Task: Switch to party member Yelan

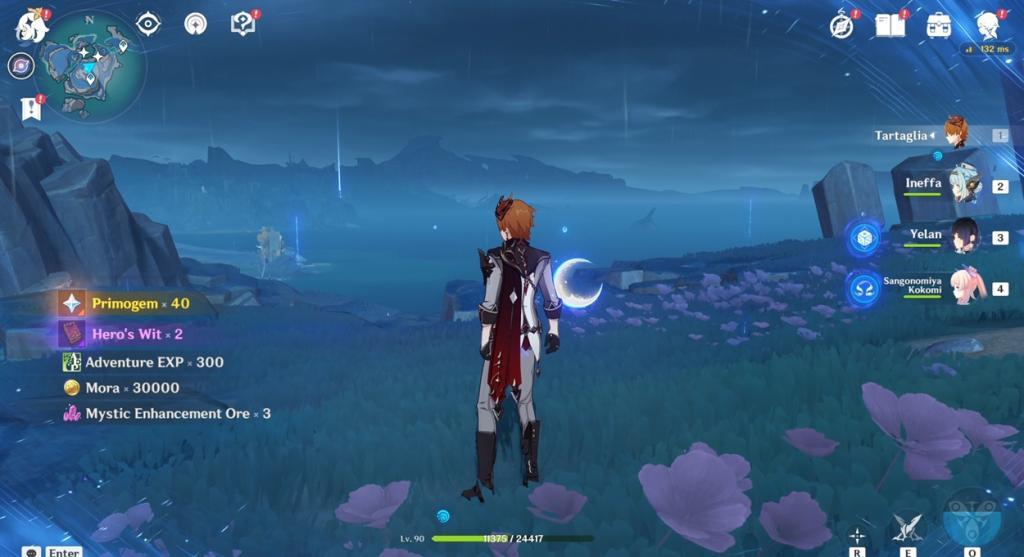Action: click(x=962, y=236)
